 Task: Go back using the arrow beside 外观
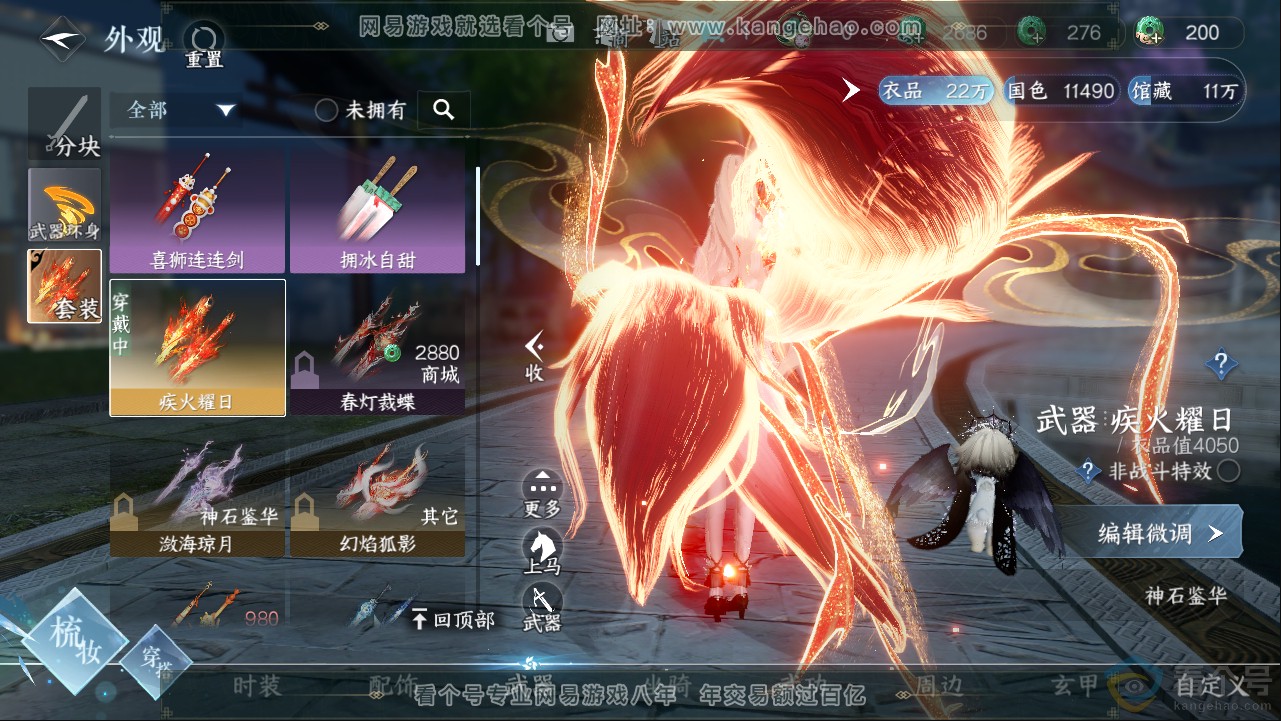tap(62, 40)
